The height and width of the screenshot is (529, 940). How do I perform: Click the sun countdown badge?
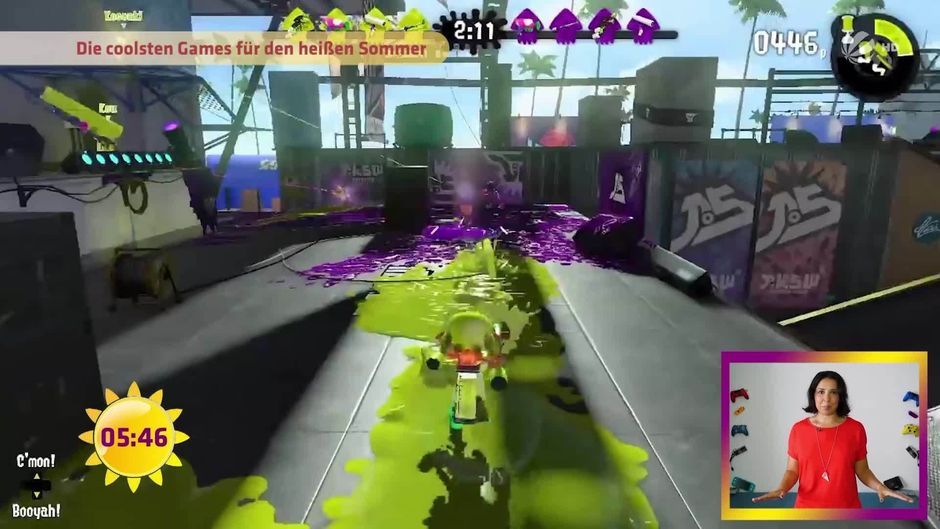coord(132,436)
